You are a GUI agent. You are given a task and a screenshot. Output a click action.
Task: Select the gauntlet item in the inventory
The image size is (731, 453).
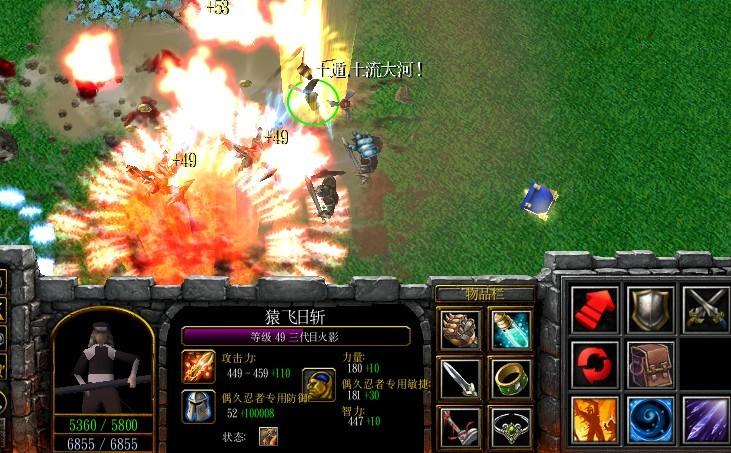click(459, 329)
